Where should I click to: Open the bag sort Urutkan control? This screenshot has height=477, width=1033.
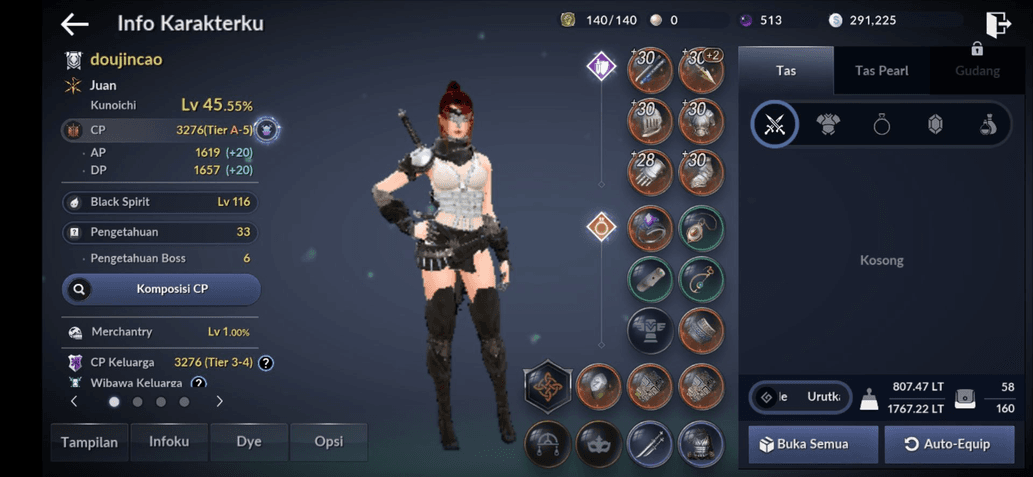tap(801, 397)
